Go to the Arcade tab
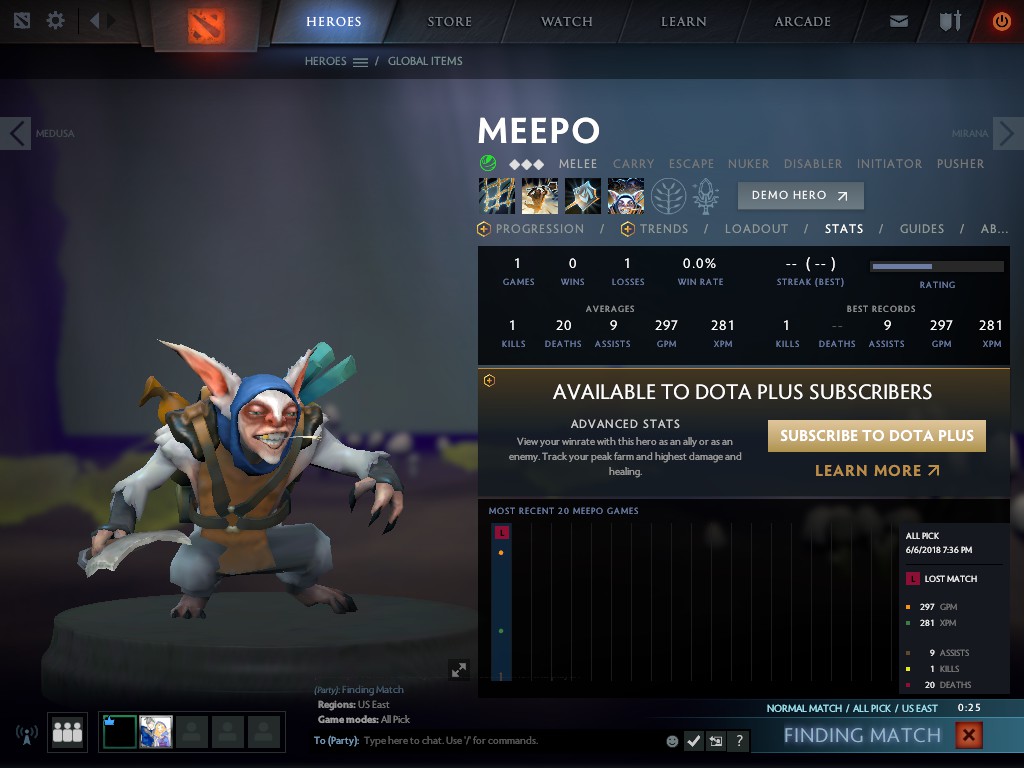 click(x=802, y=21)
